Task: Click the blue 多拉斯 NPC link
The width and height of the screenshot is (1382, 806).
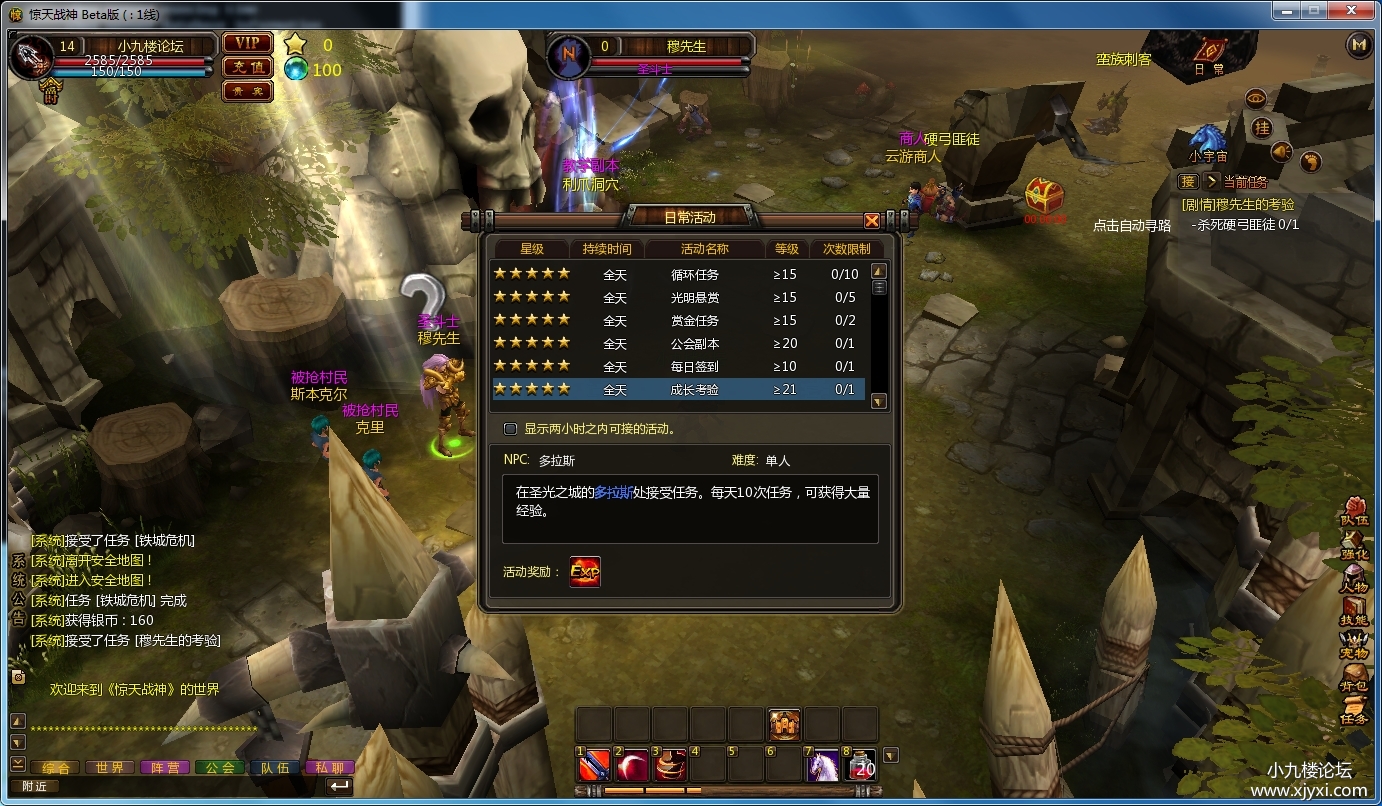Action: tap(613, 492)
